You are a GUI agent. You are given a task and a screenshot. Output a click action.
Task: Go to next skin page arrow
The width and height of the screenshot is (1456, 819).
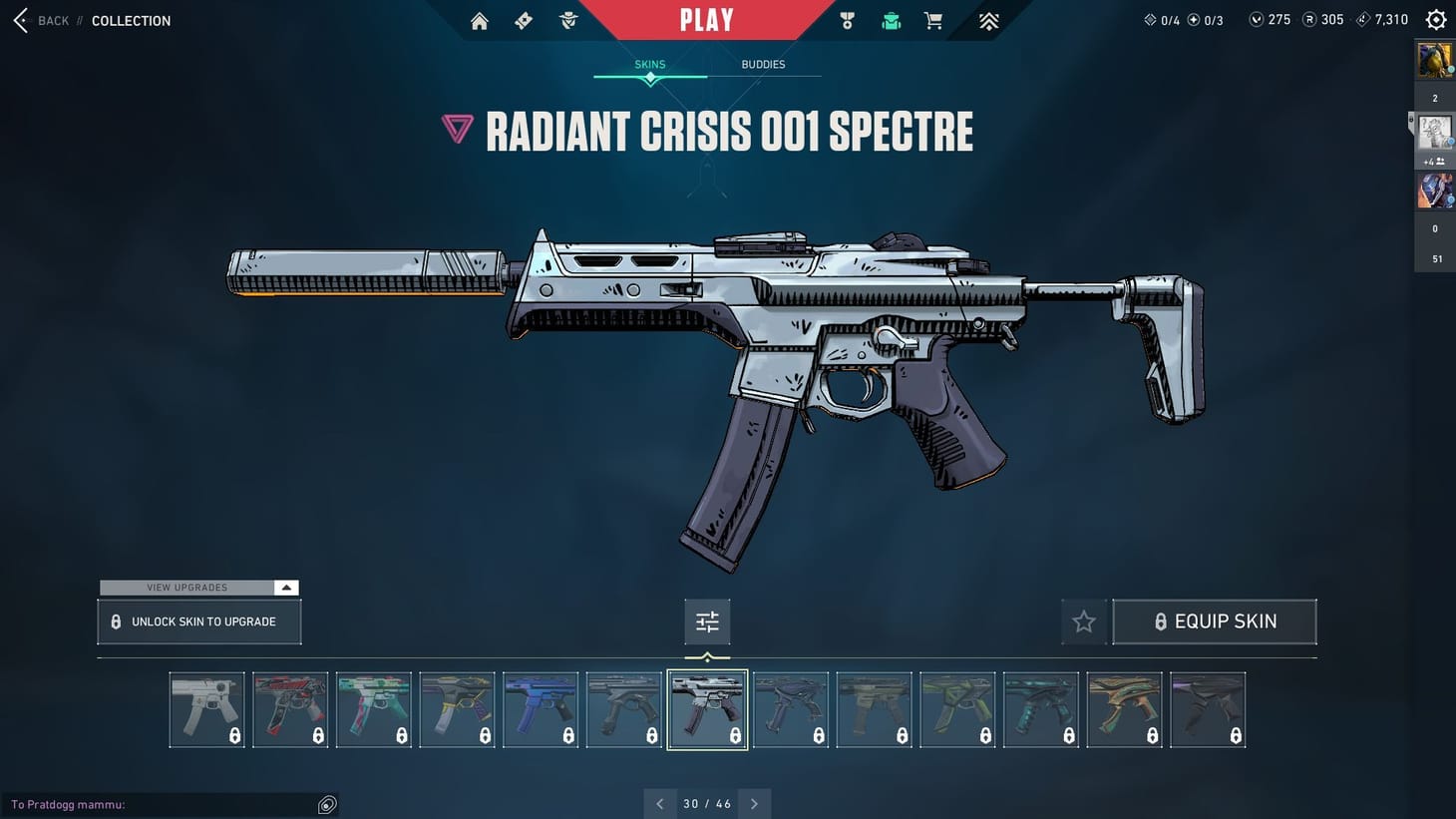[755, 803]
